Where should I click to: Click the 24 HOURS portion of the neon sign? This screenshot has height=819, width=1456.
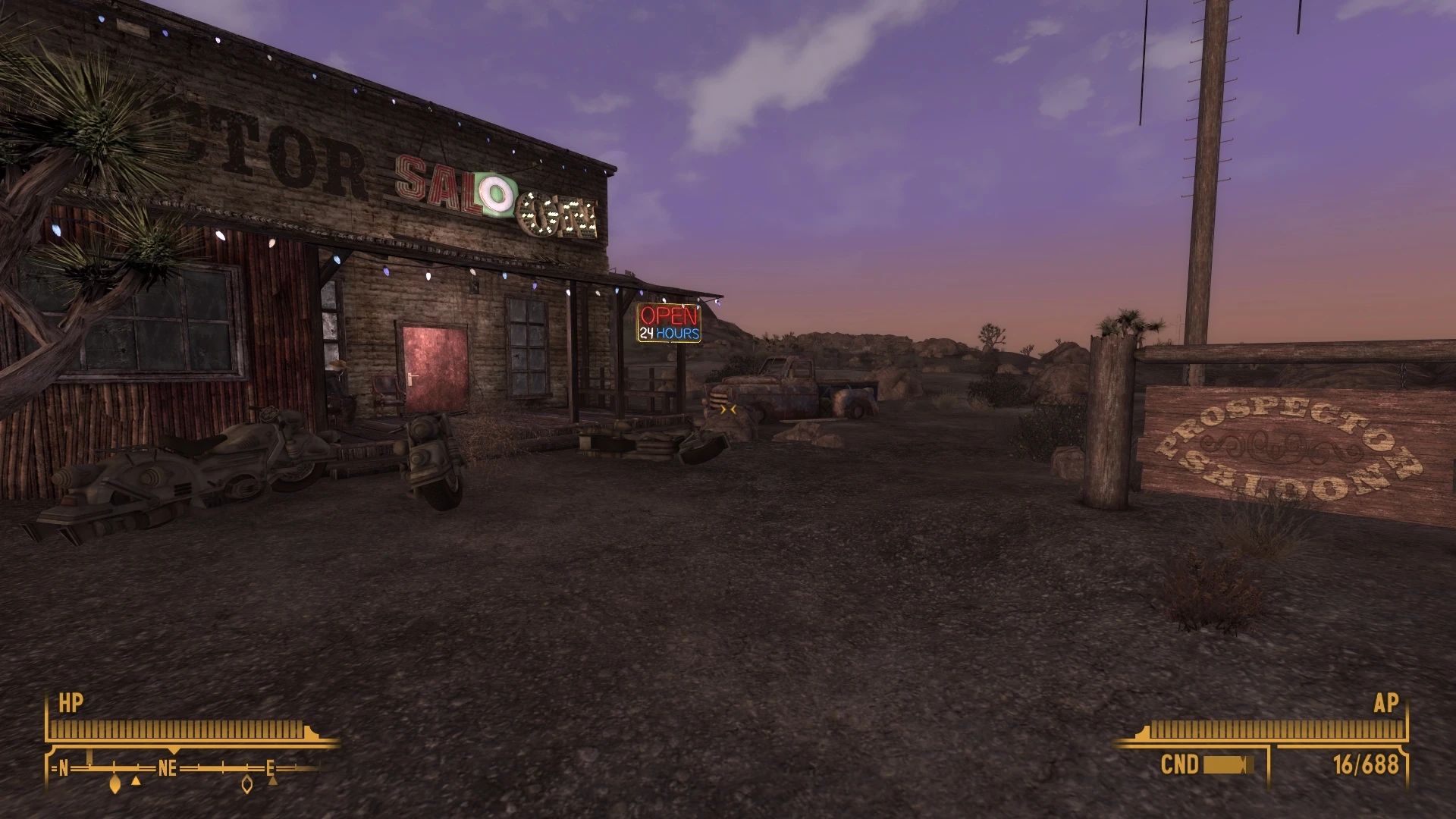point(670,334)
